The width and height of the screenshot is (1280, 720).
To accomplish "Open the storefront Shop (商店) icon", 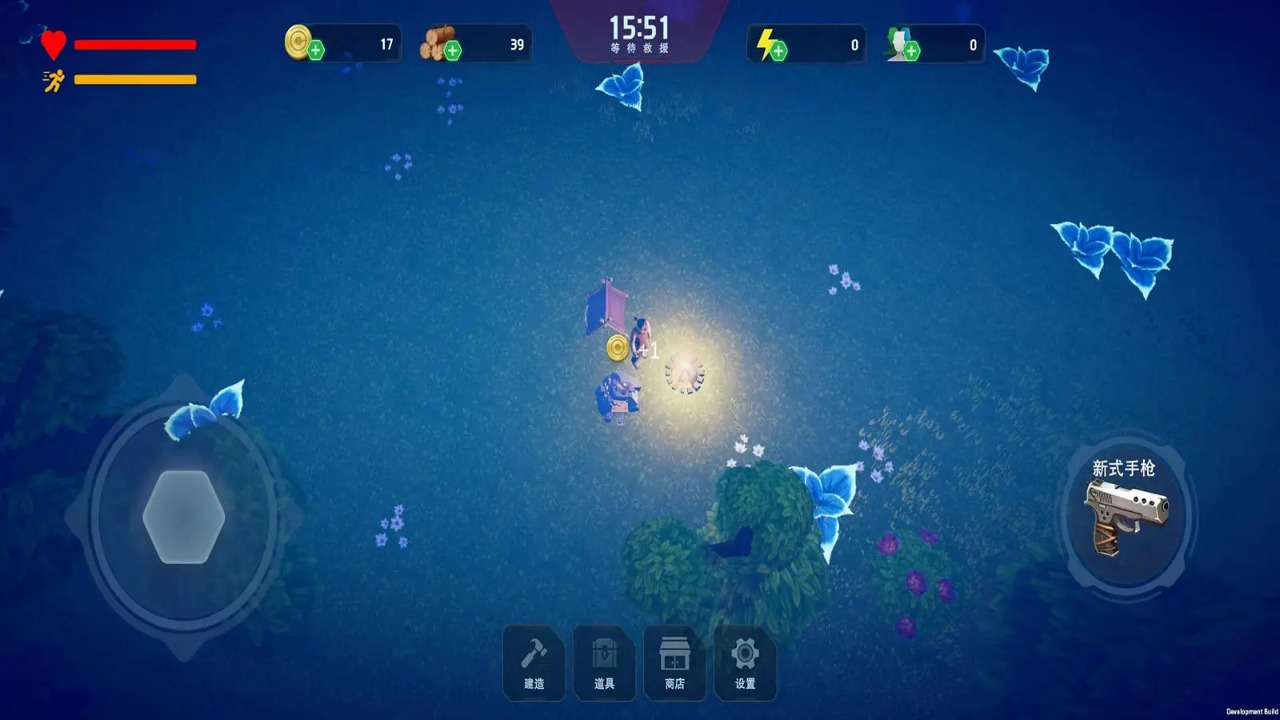I will (674, 650).
